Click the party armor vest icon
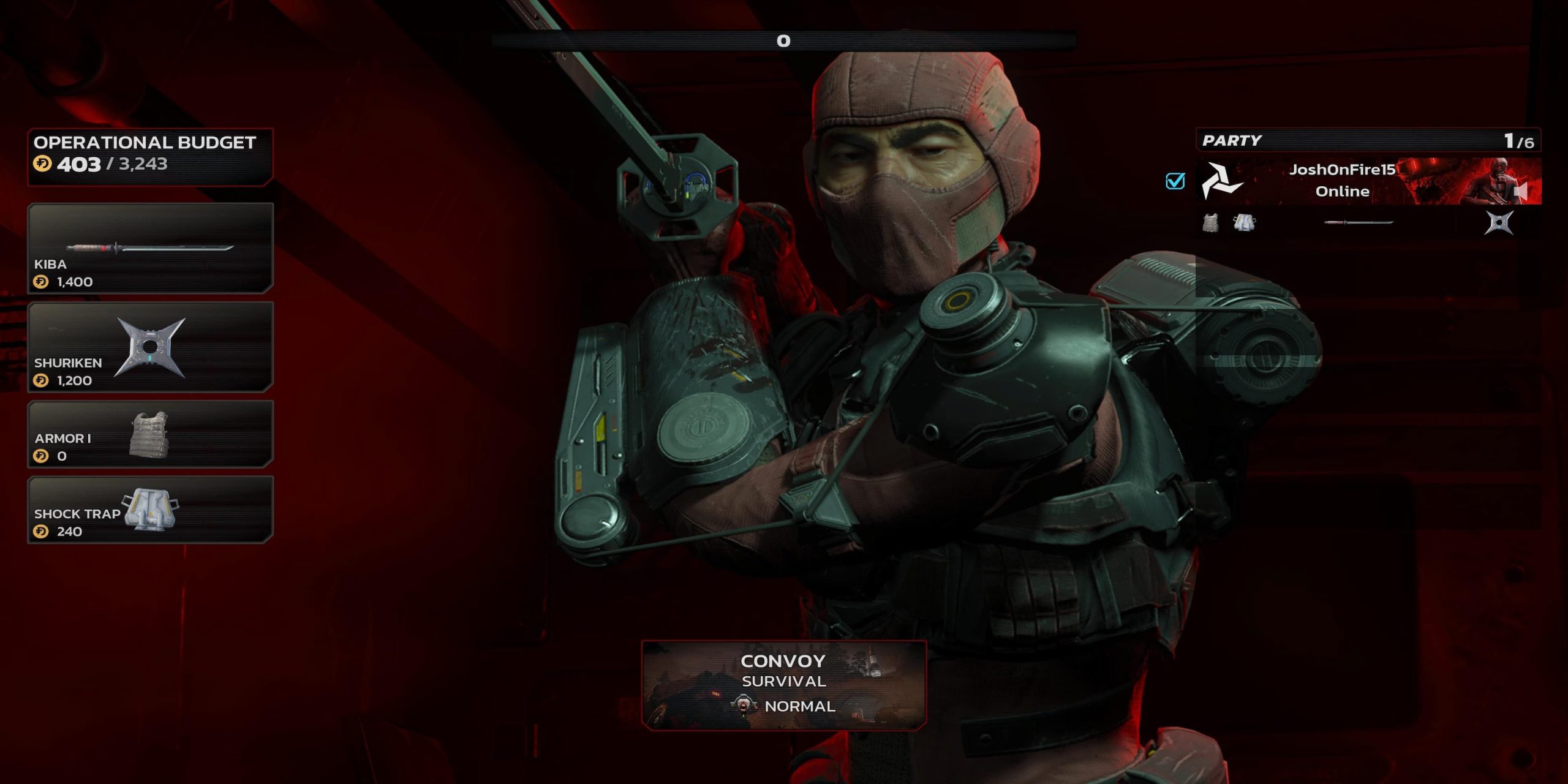The width and height of the screenshot is (1568, 784). pos(1210,223)
